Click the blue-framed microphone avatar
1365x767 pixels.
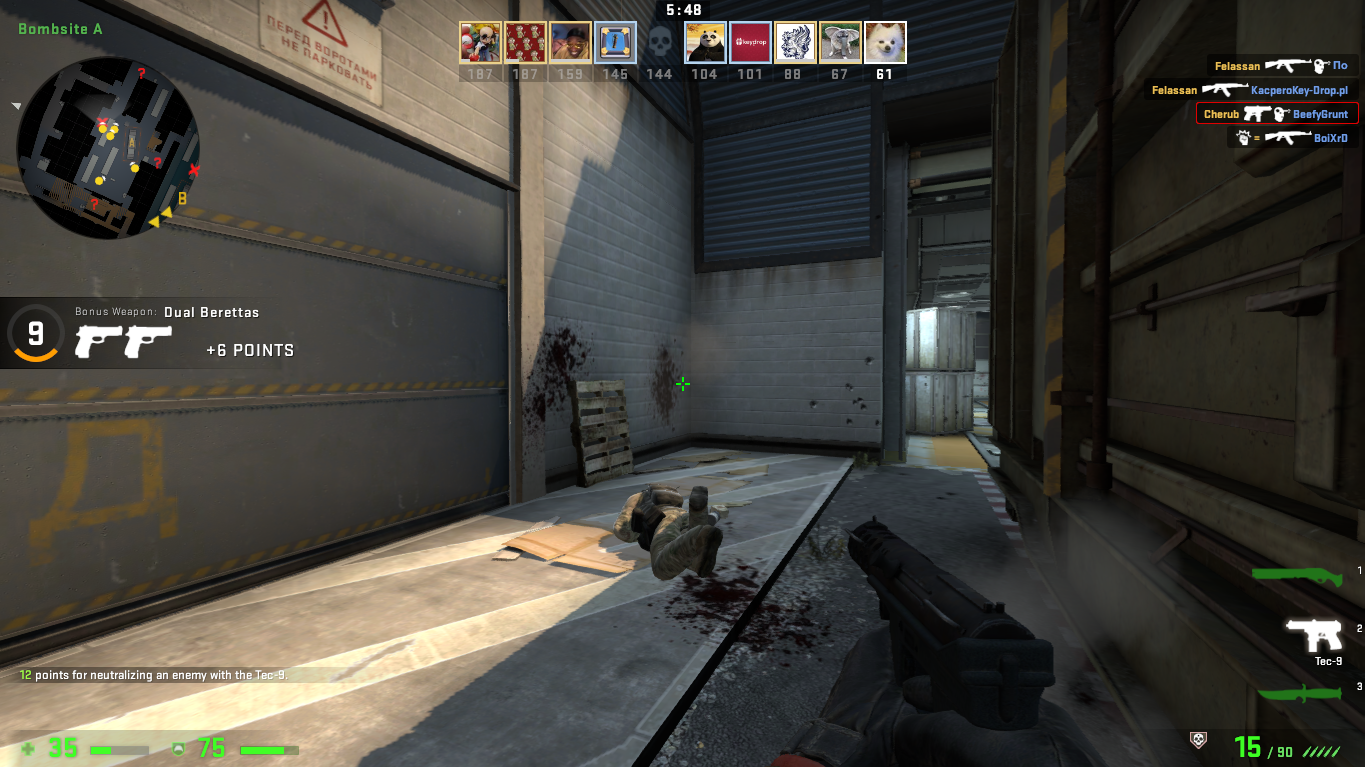[x=615, y=43]
